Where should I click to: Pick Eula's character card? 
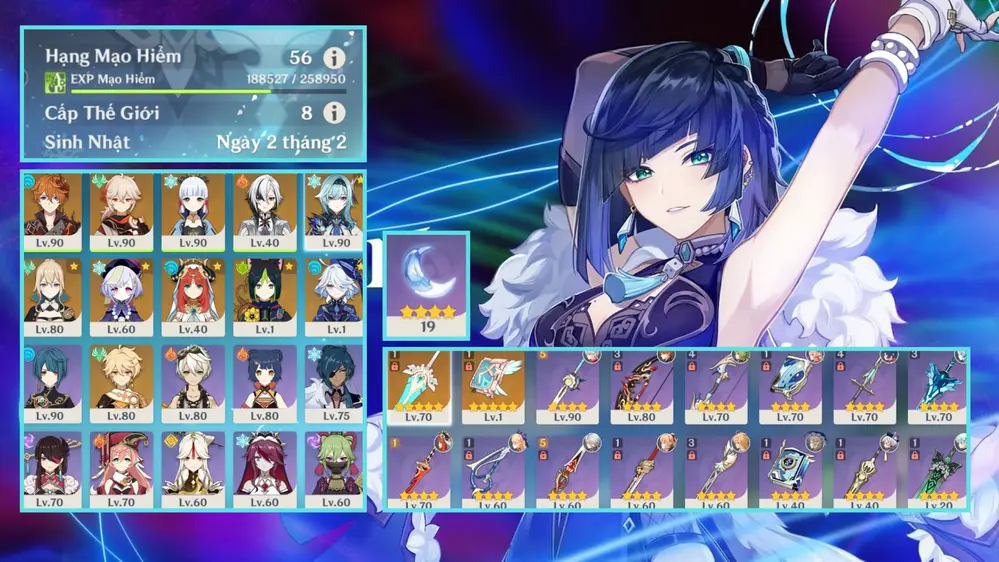336,212
